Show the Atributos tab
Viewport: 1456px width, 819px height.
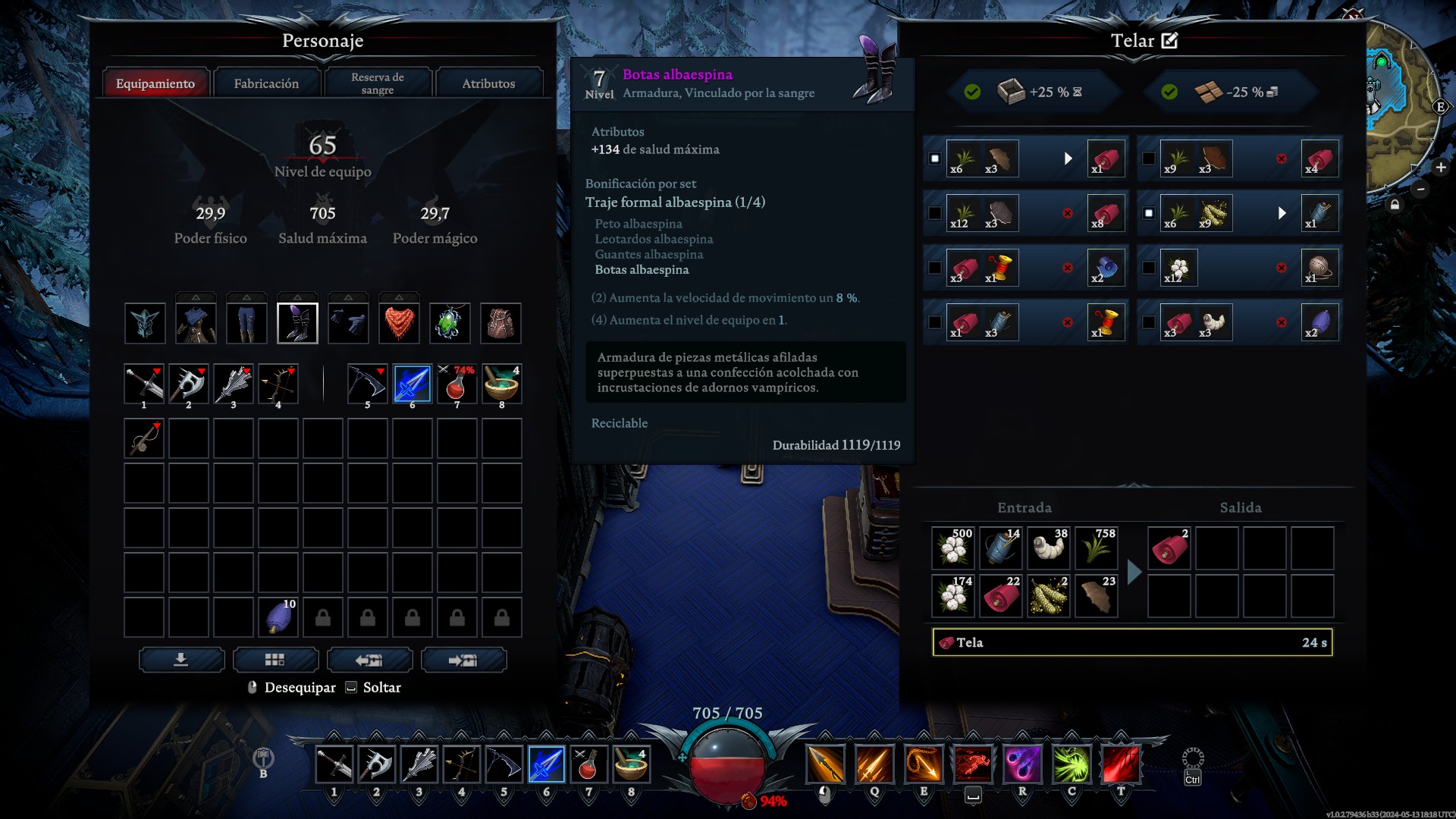(488, 83)
